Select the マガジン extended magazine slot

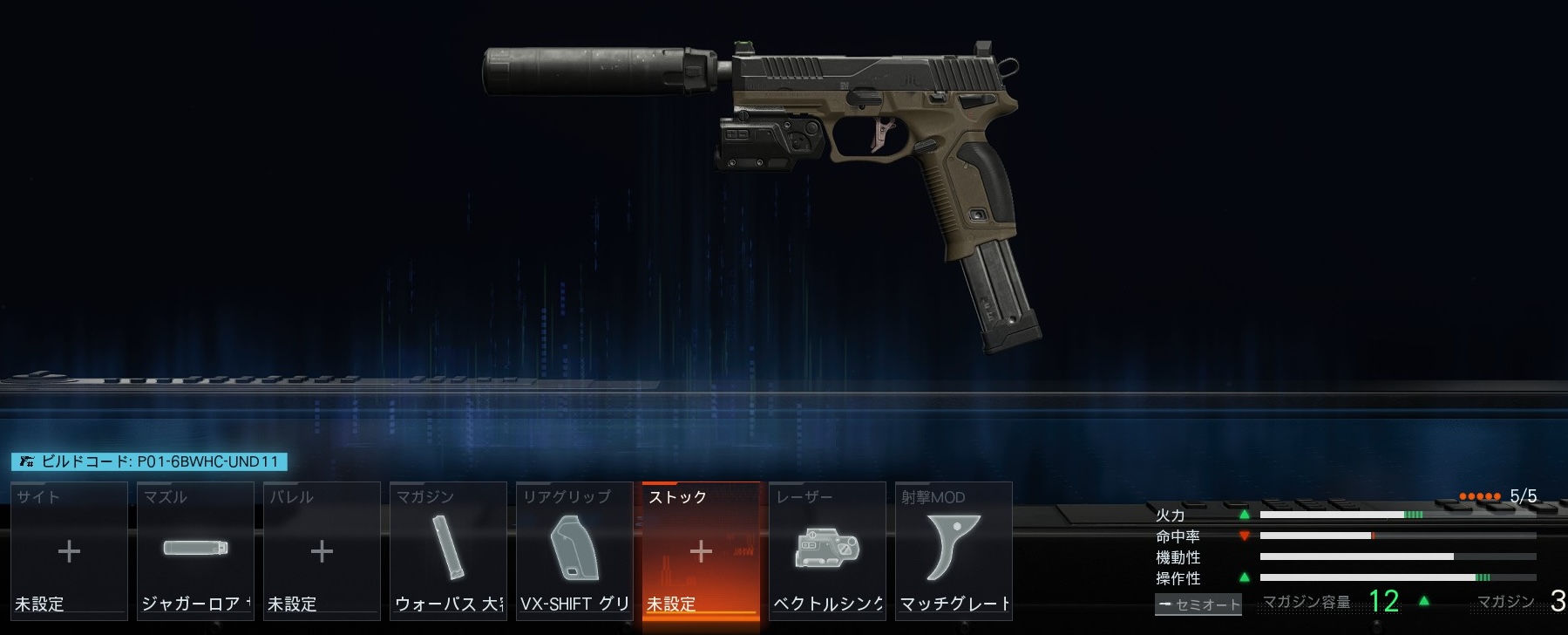pyautogui.click(x=448, y=550)
